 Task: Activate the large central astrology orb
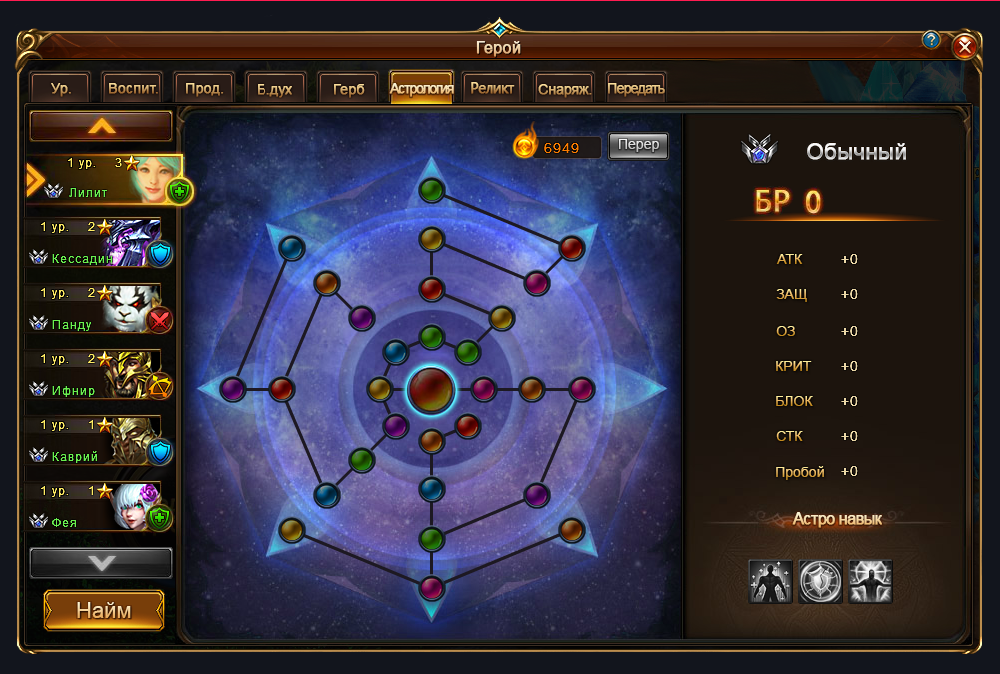[431, 388]
